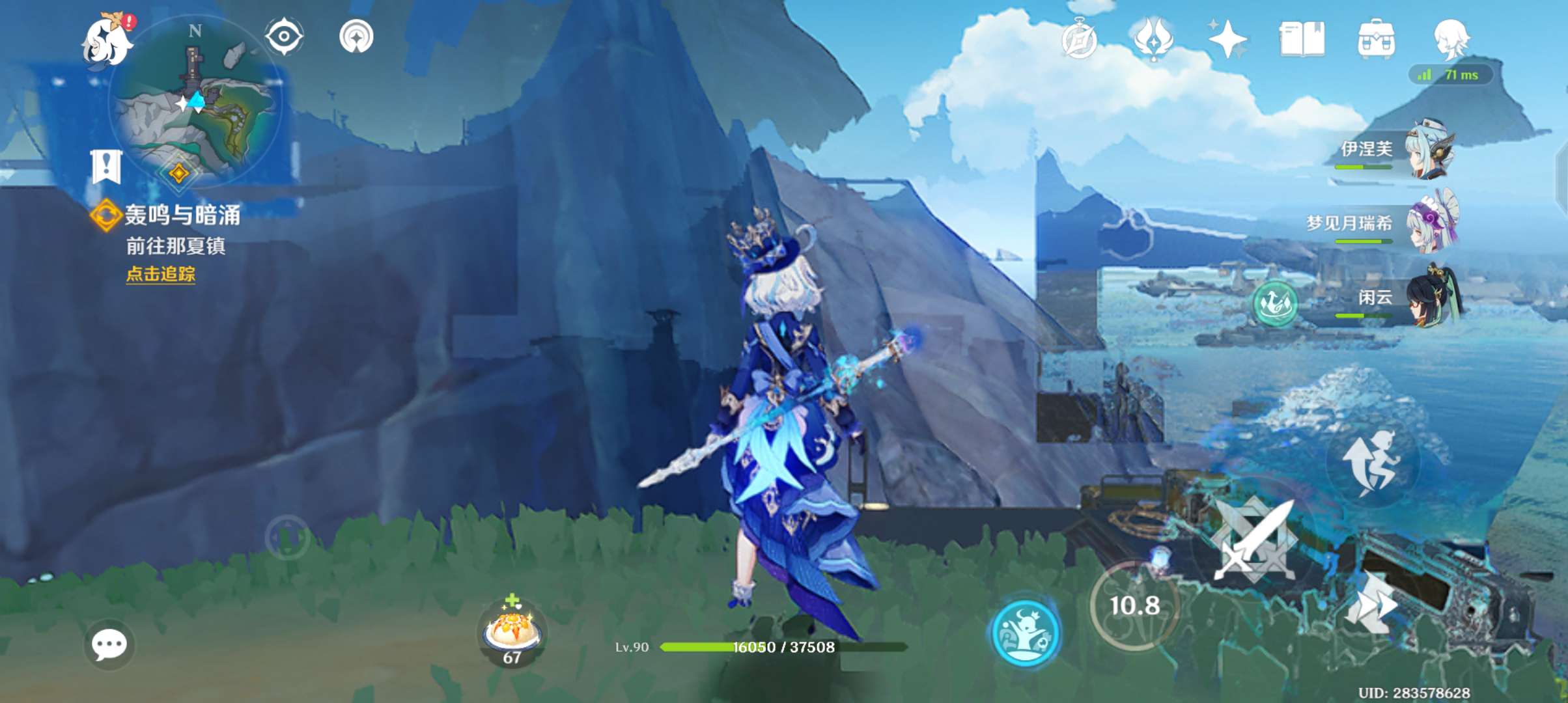Viewport: 1568px width, 703px height.
Task: Use the food item with count 67
Action: tap(512, 631)
